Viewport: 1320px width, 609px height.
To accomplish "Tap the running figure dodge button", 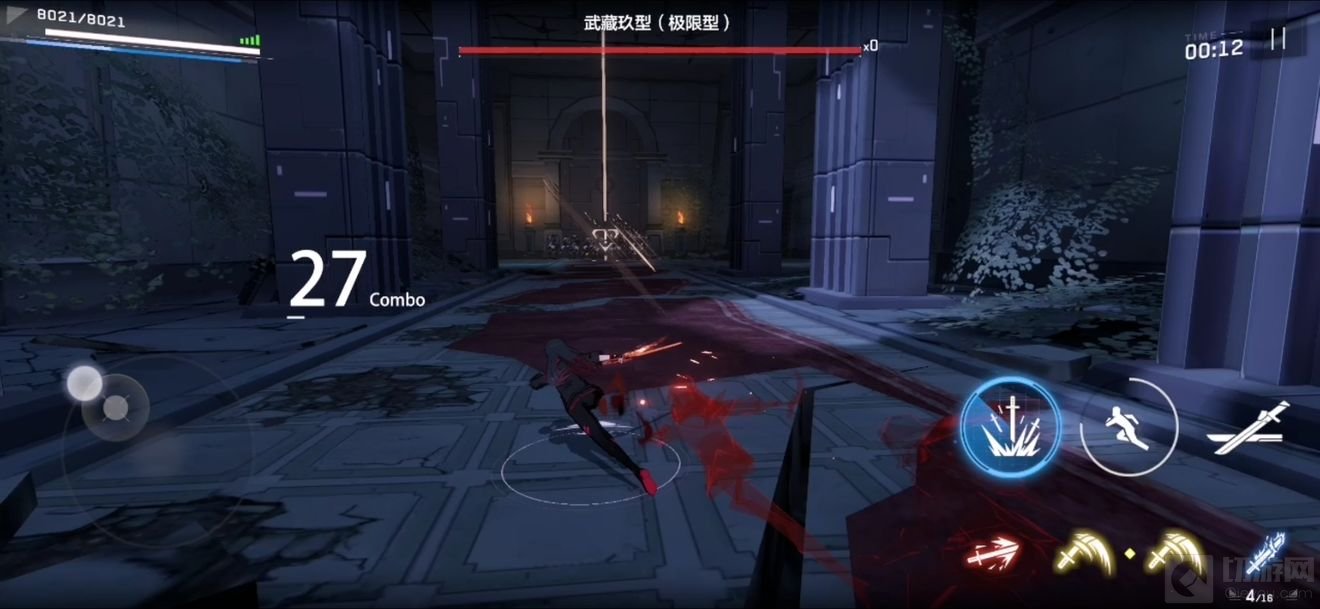I will [x=1129, y=428].
